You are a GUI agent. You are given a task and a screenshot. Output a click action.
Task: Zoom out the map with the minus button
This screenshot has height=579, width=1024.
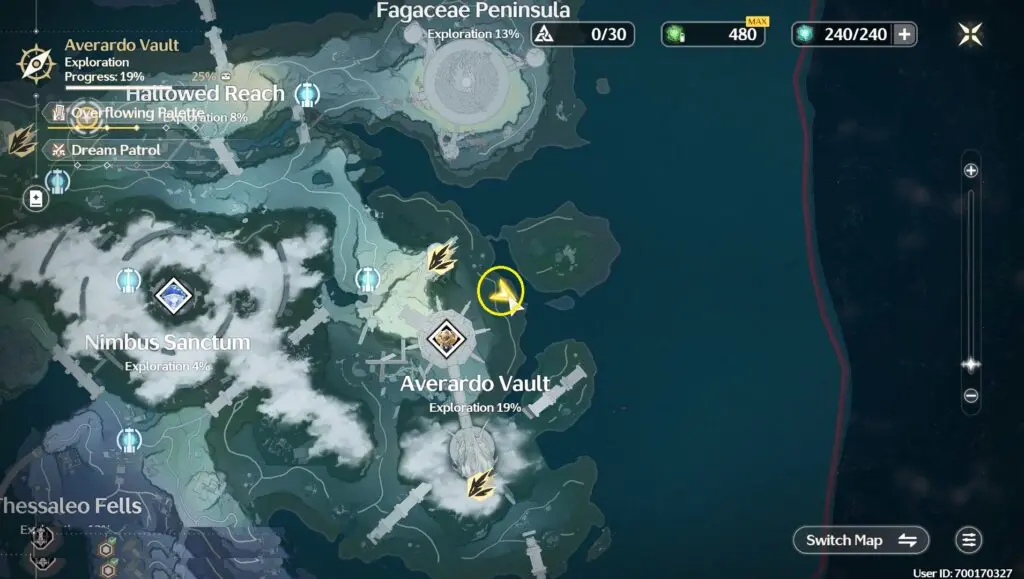click(x=970, y=396)
